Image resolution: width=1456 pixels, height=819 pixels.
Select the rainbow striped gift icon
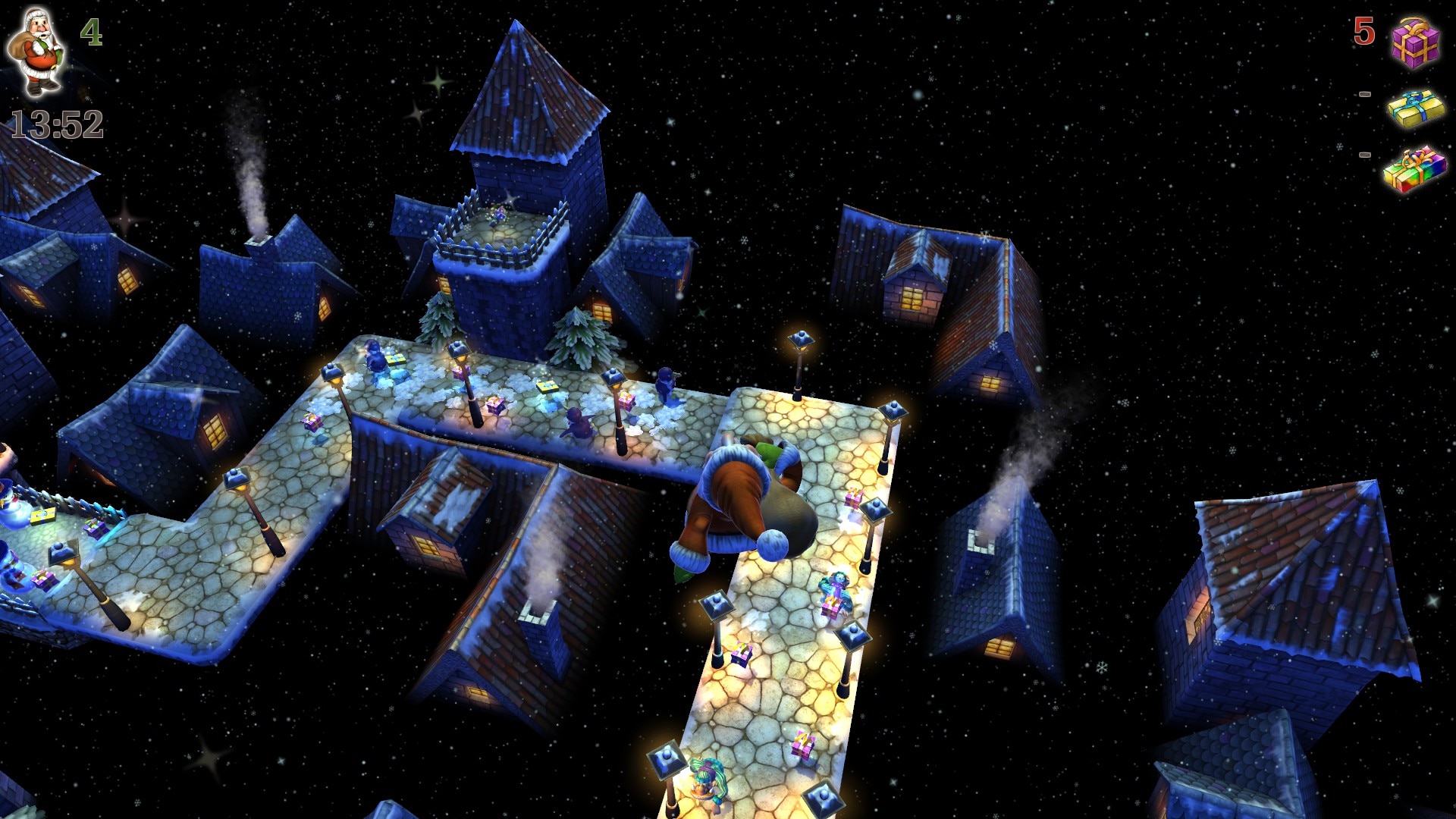coord(1414,169)
